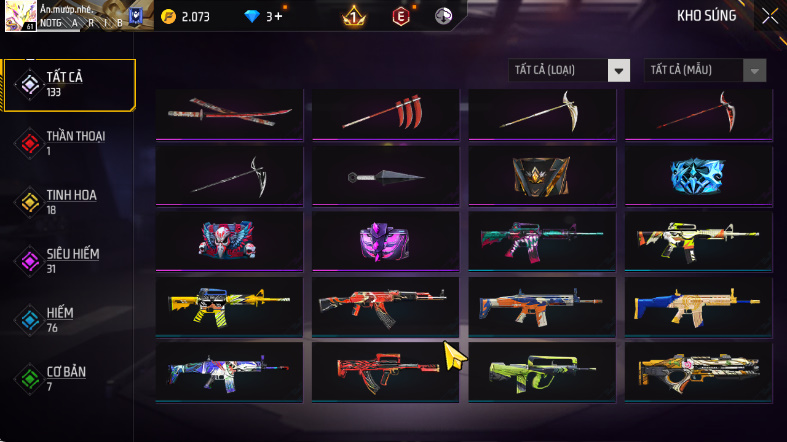Choose the red AK rifle skin
Image resolution: width=787 pixels, height=442 pixels.
(x=385, y=305)
